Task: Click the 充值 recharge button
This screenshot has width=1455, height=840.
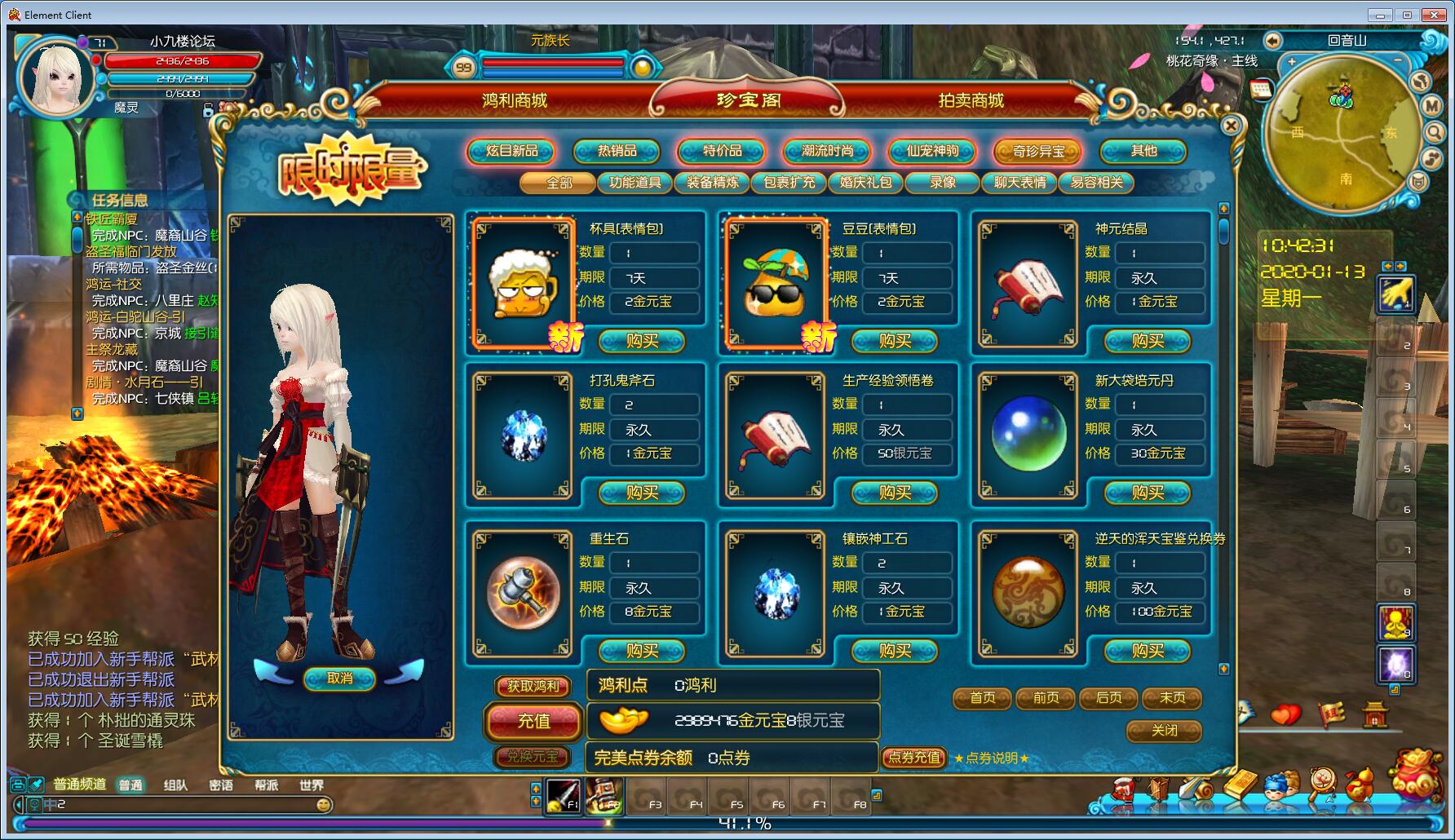Action: (x=533, y=721)
